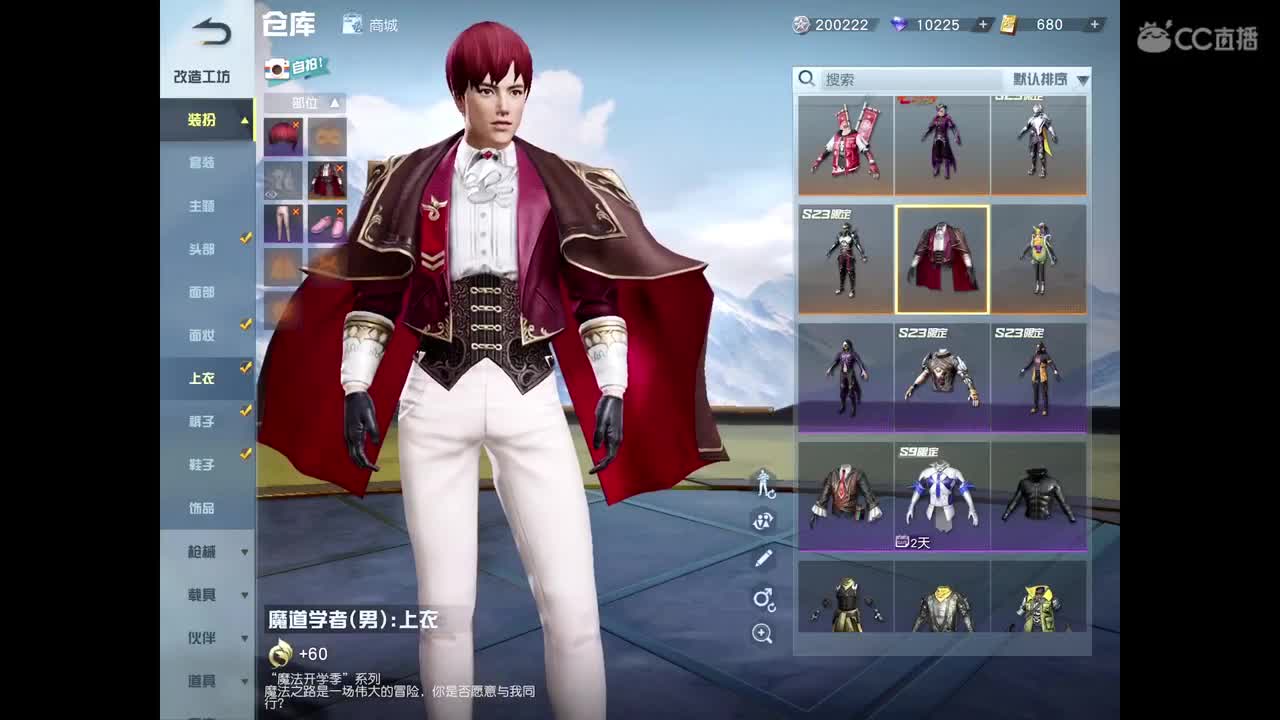Collapse the 部位 panel with the triangle
This screenshot has width=1280, height=720.
click(334, 103)
